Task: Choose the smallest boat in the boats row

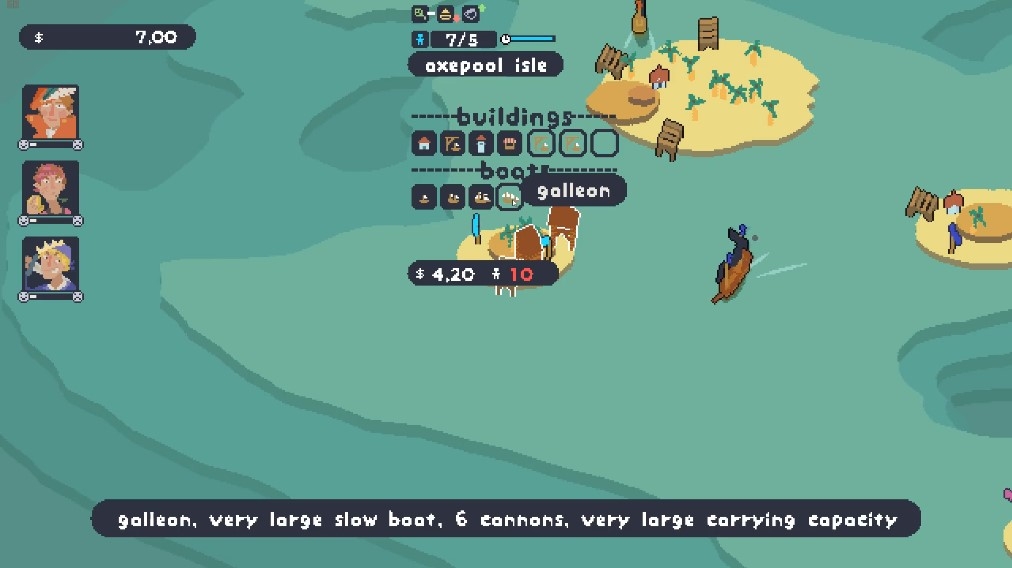Action: pyautogui.click(x=424, y=197)
